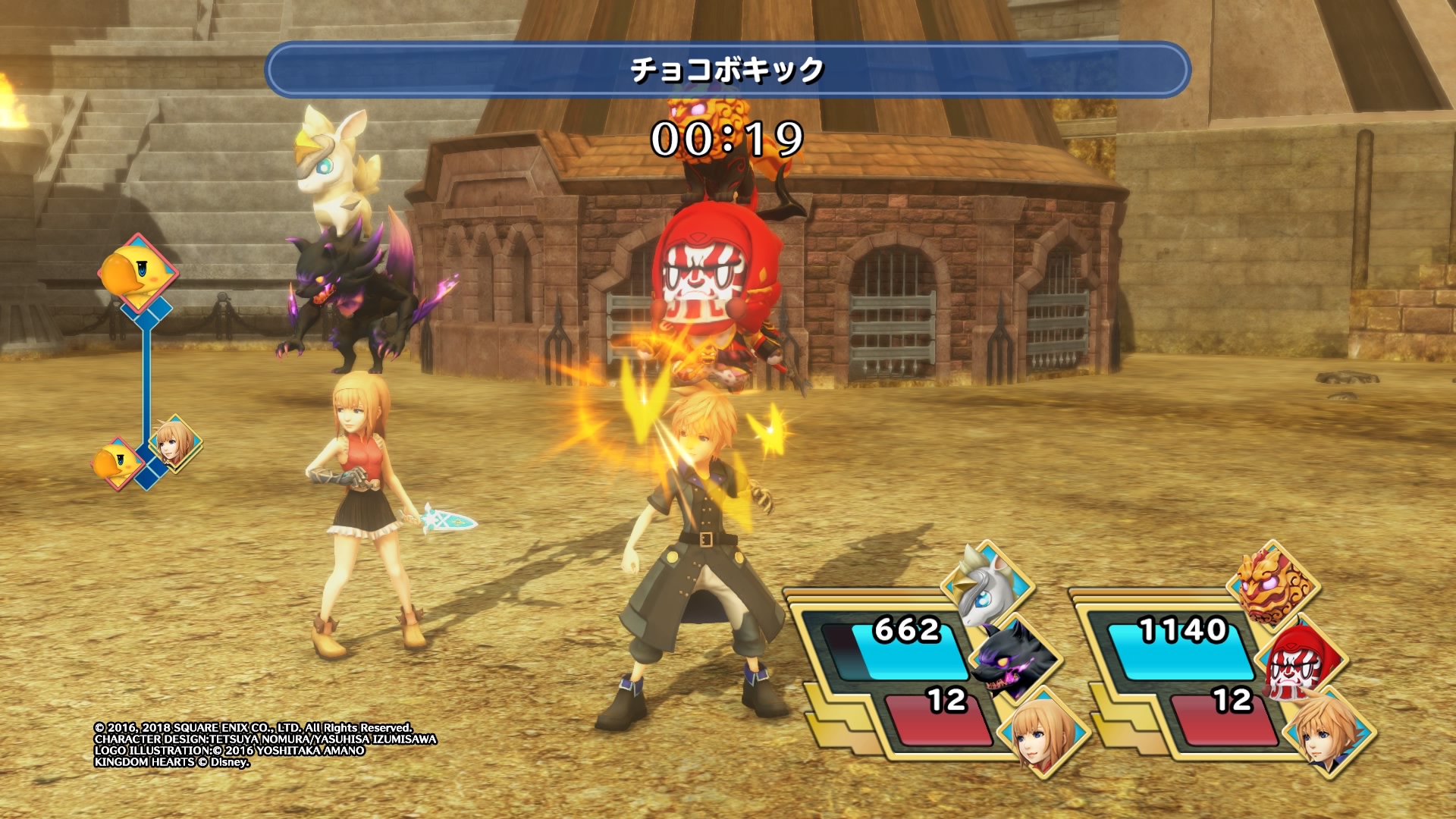Select Reynn's portrait in the 662 HP panel

tap(1042, 730)
